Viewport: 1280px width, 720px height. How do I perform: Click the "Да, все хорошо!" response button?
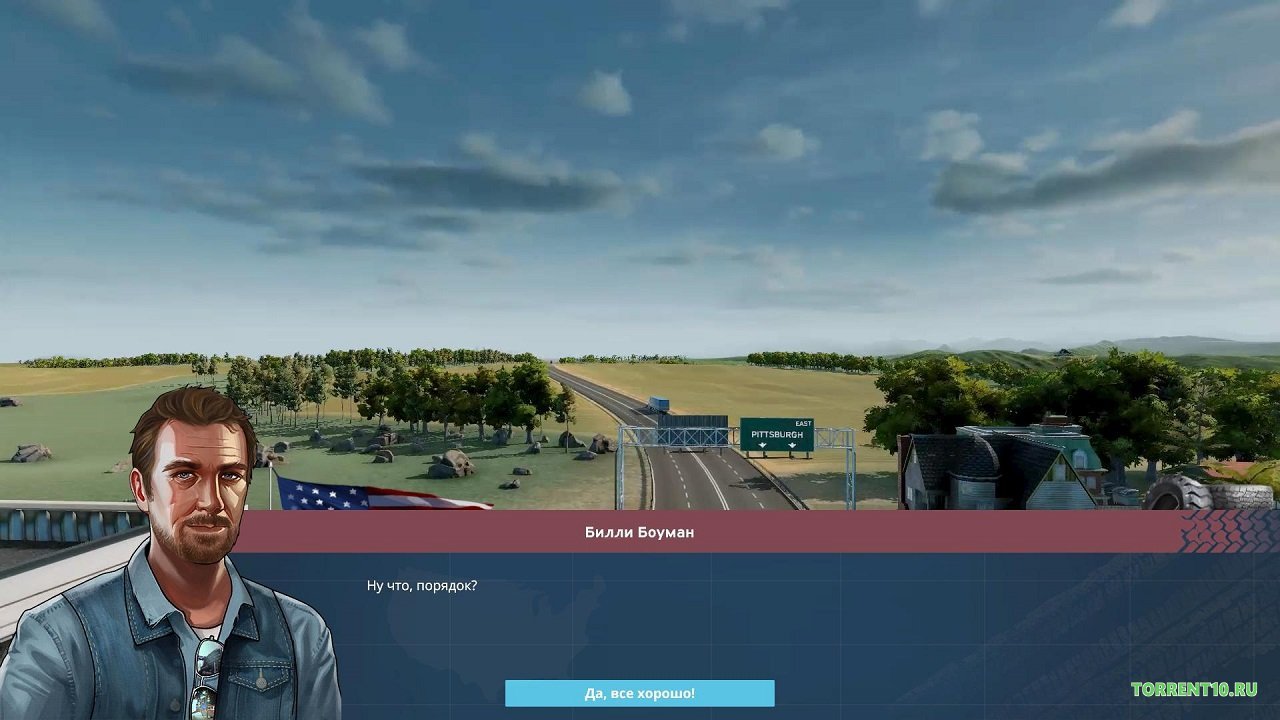(640, 692)
